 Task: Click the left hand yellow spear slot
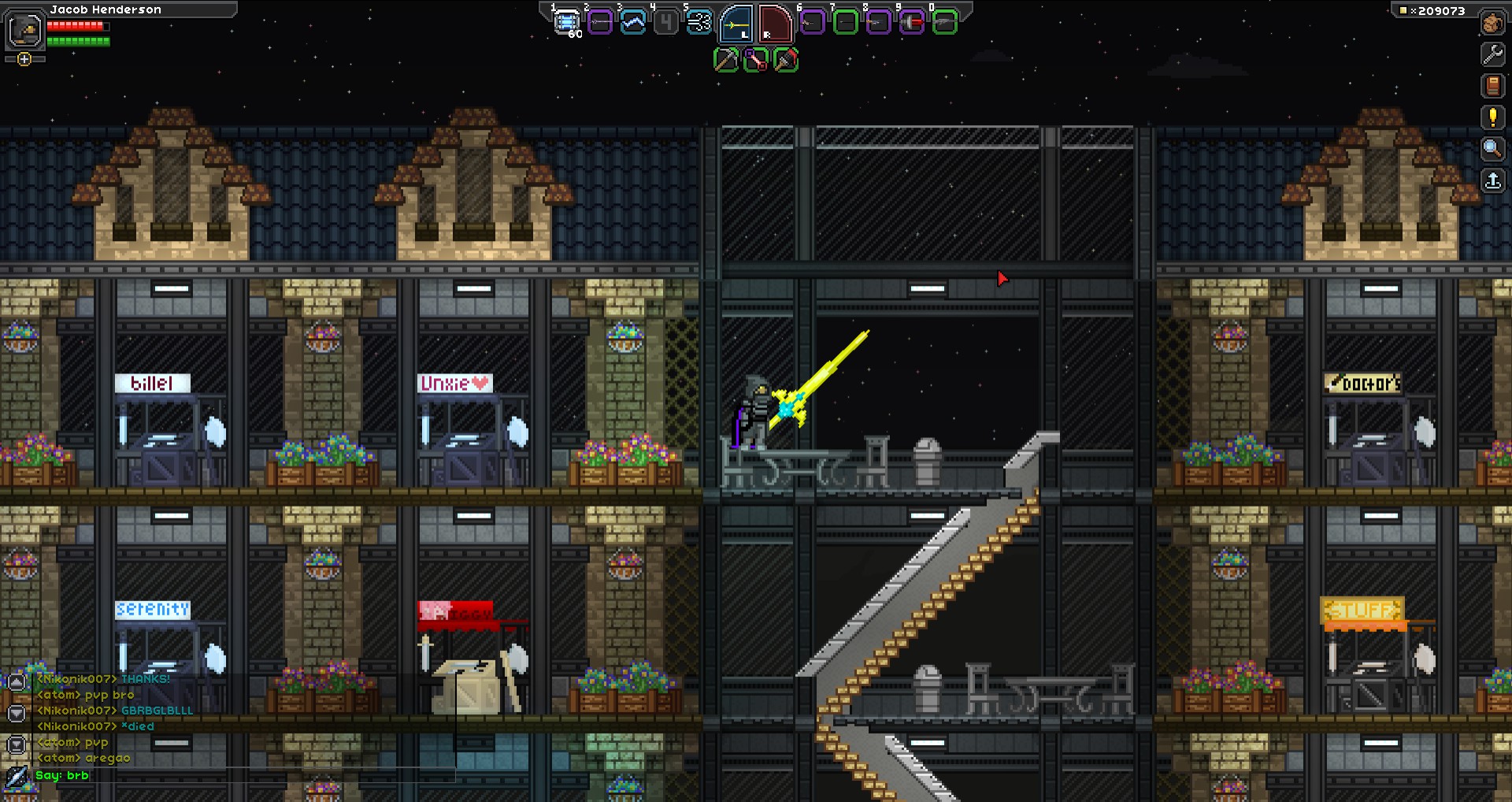coord(736,24)
